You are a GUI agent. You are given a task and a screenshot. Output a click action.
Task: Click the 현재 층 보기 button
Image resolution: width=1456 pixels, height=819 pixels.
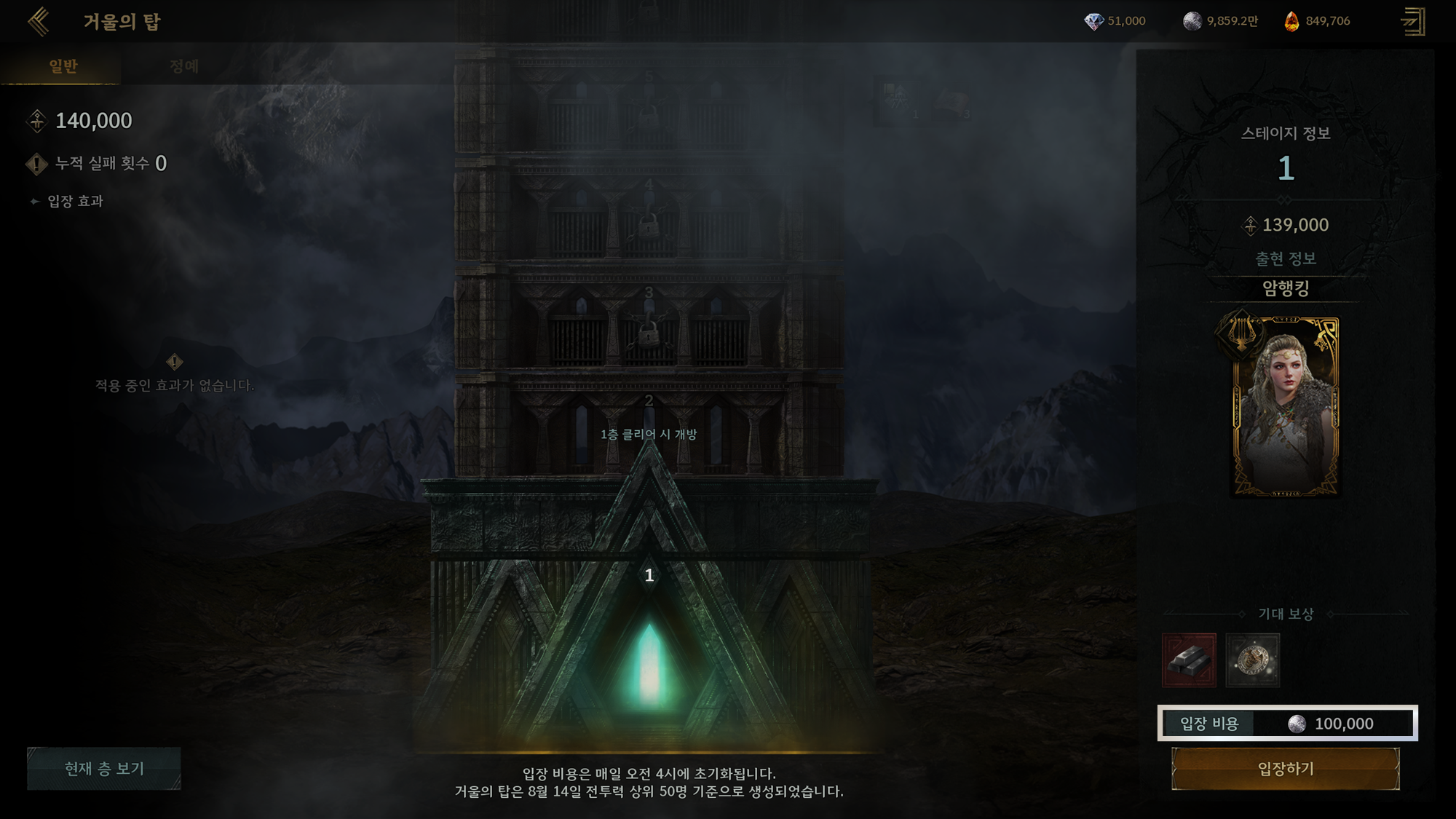coord(104,768)
